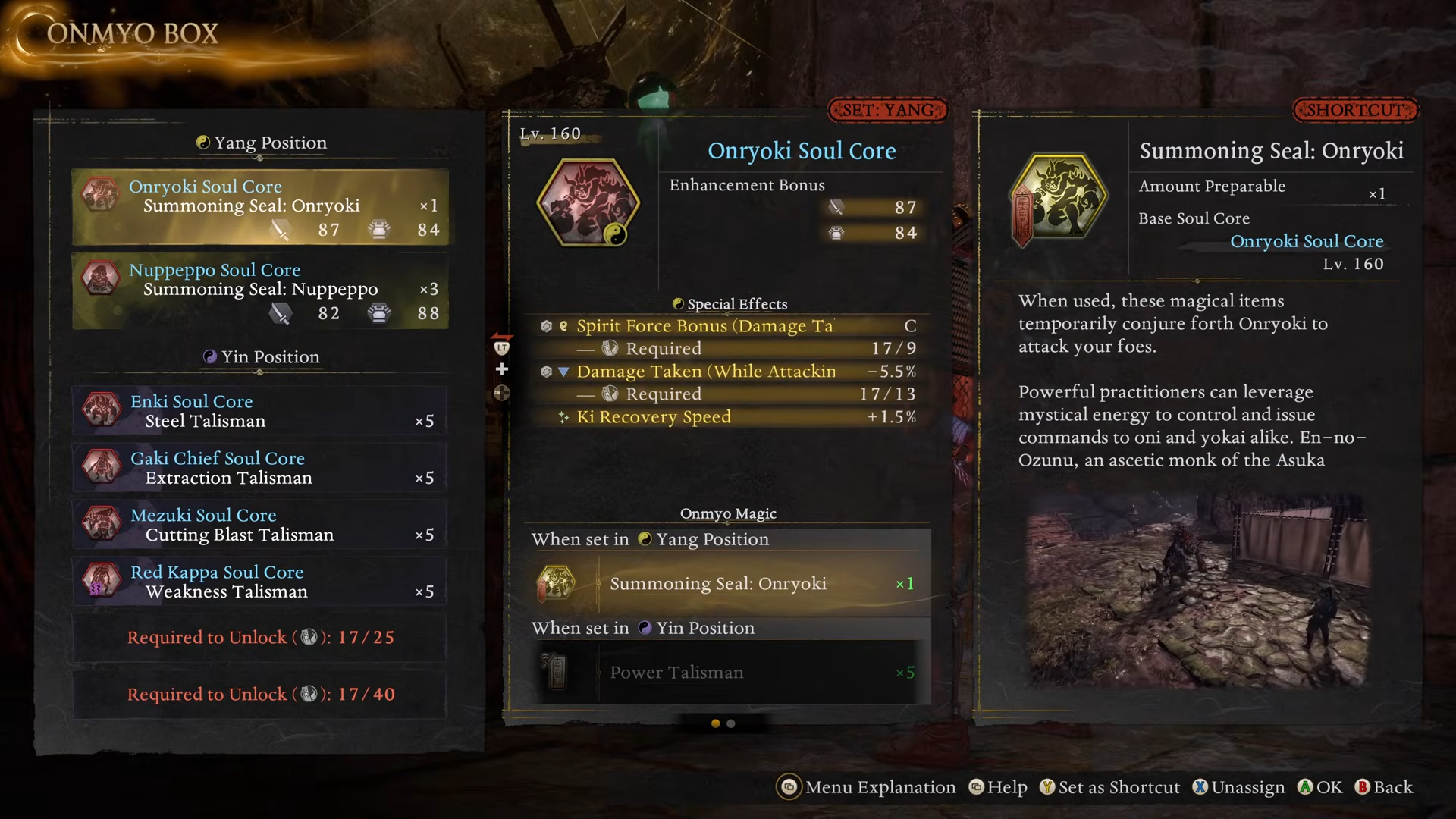The image size is (1456, 819).
Task: Select the Enki Soul Core Steel Talisman
Action: [260, 411]
